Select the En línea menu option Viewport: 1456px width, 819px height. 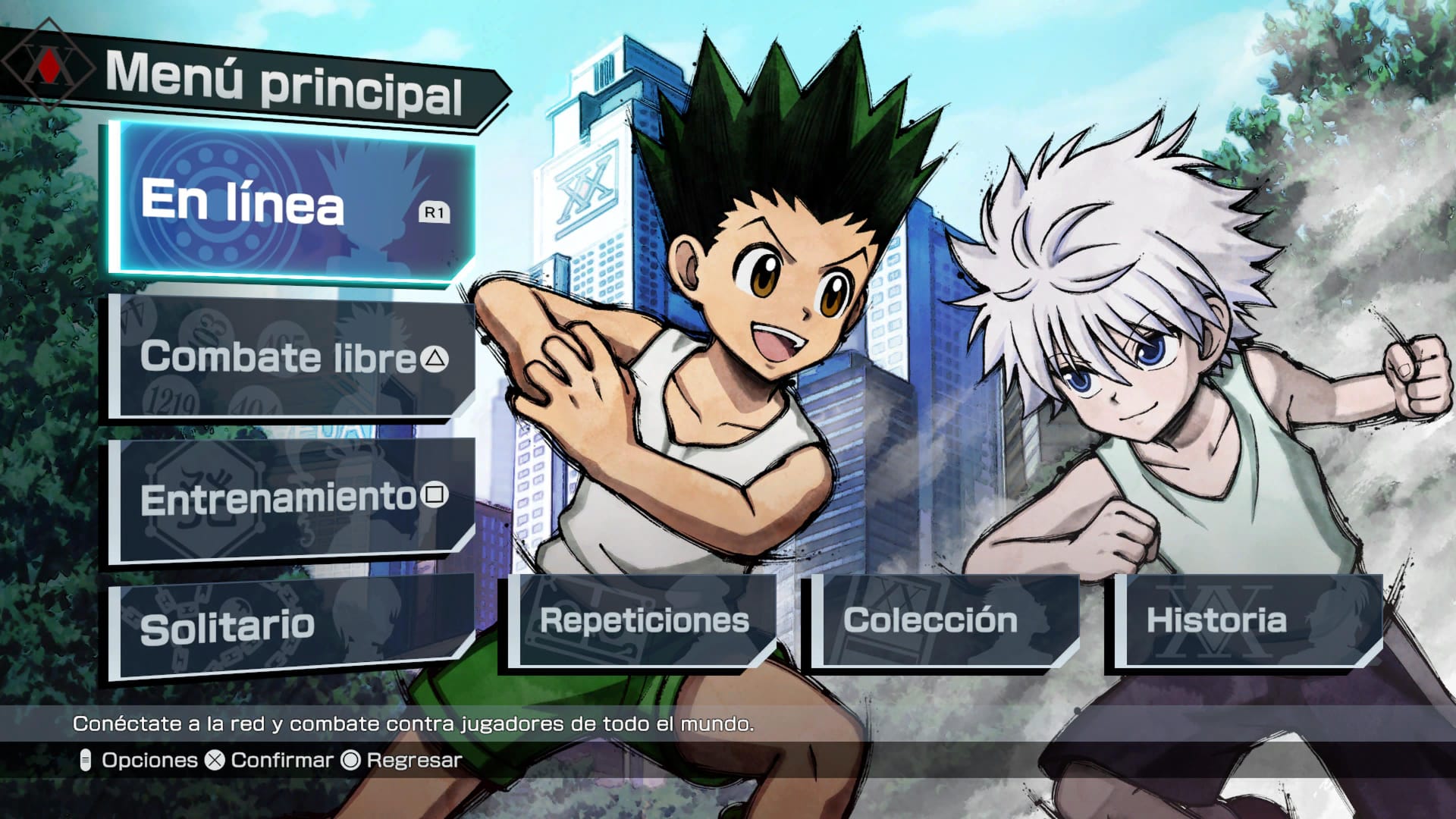(x=292, y=202)
